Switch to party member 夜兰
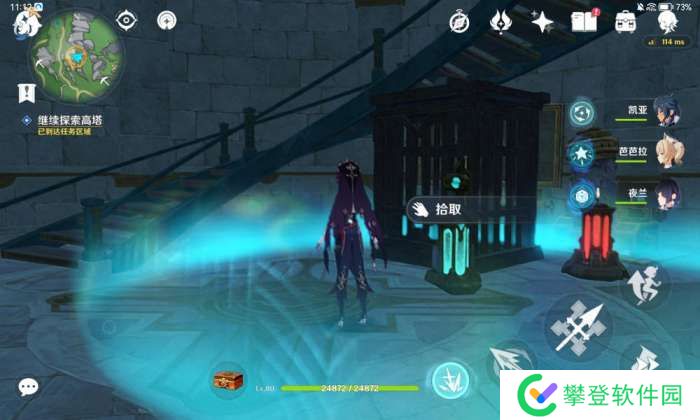 point(660,192)
